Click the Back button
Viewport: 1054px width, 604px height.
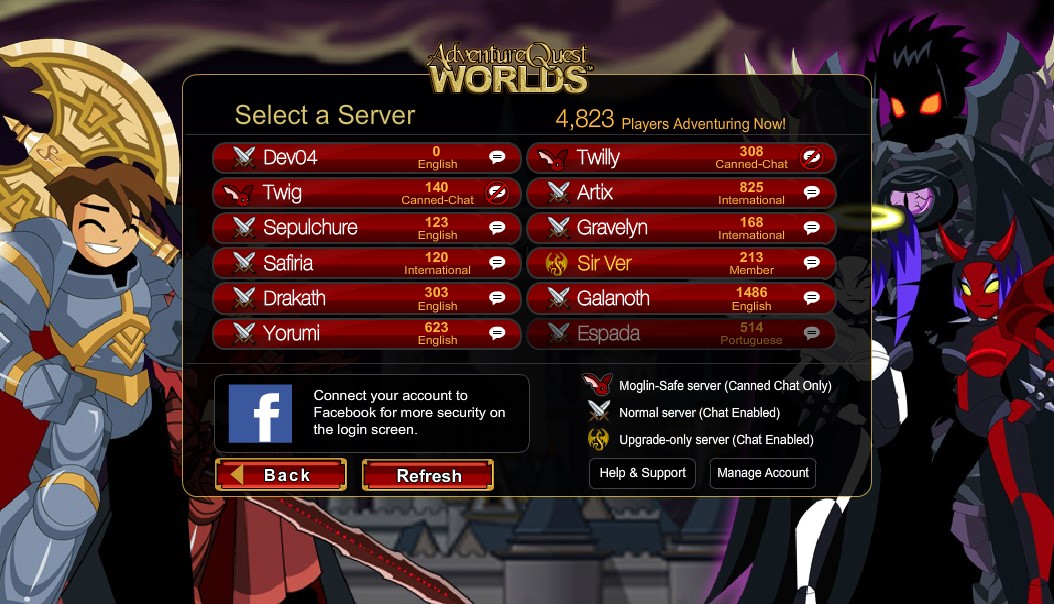(x=281, y=475)
